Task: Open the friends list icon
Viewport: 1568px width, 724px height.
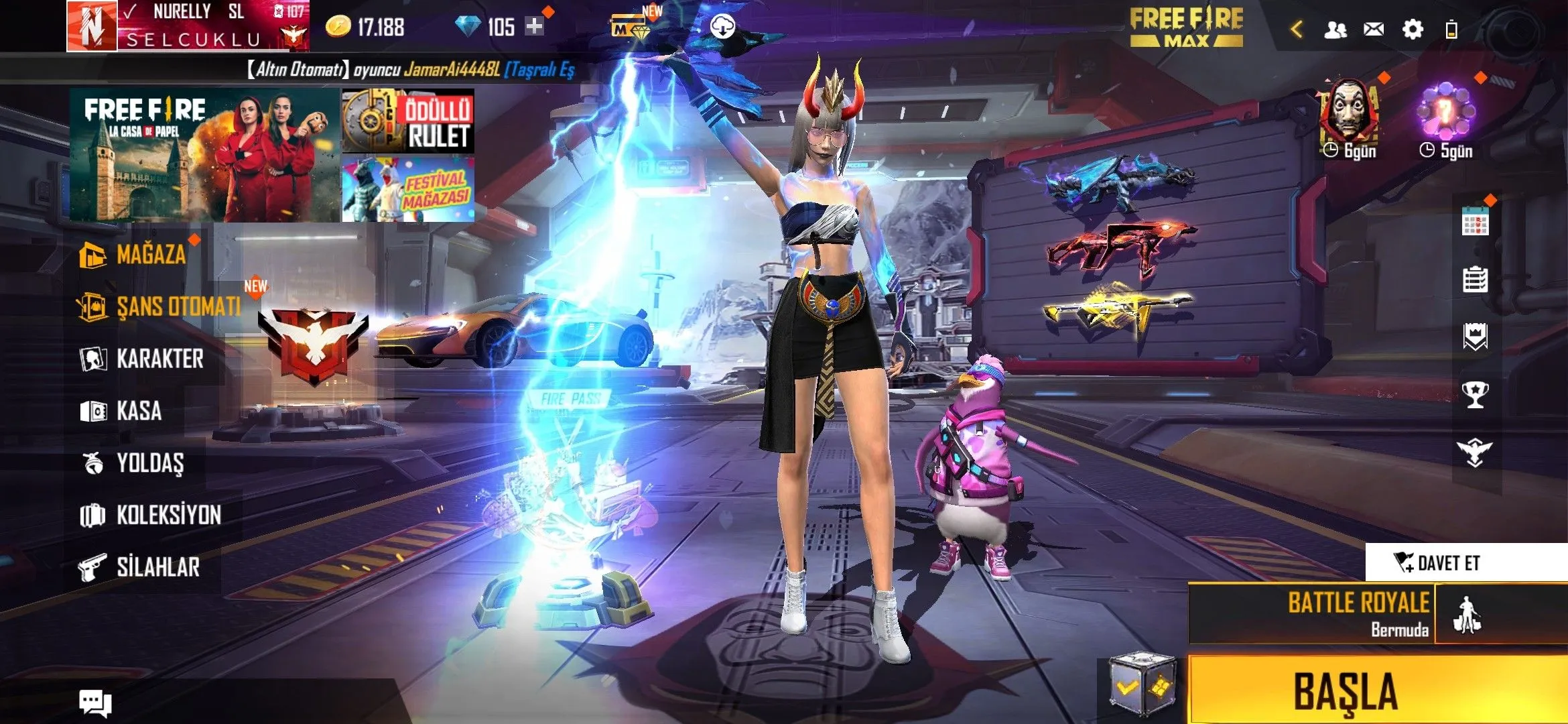Action: tap(1335, 29)
